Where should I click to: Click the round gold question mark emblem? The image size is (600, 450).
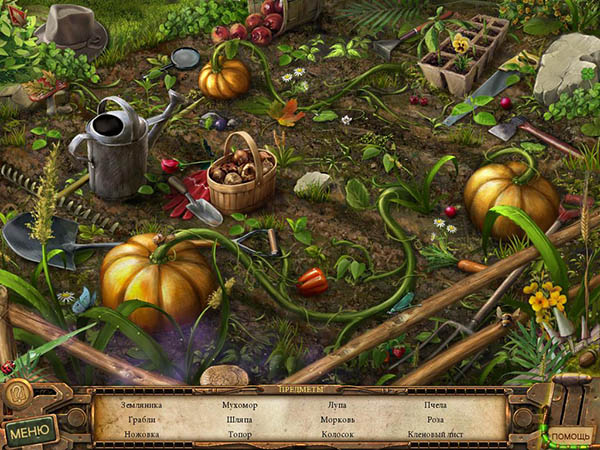pos(16,392)
